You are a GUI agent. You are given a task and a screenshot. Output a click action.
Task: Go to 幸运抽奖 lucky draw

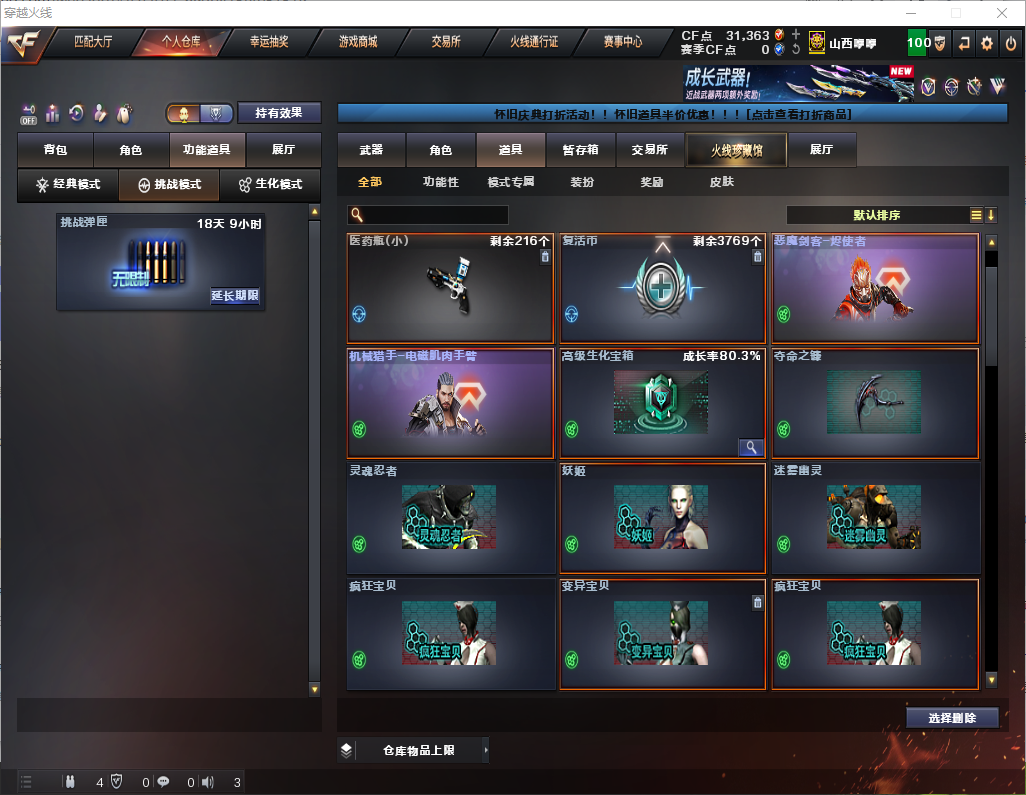tap(269, 42)
